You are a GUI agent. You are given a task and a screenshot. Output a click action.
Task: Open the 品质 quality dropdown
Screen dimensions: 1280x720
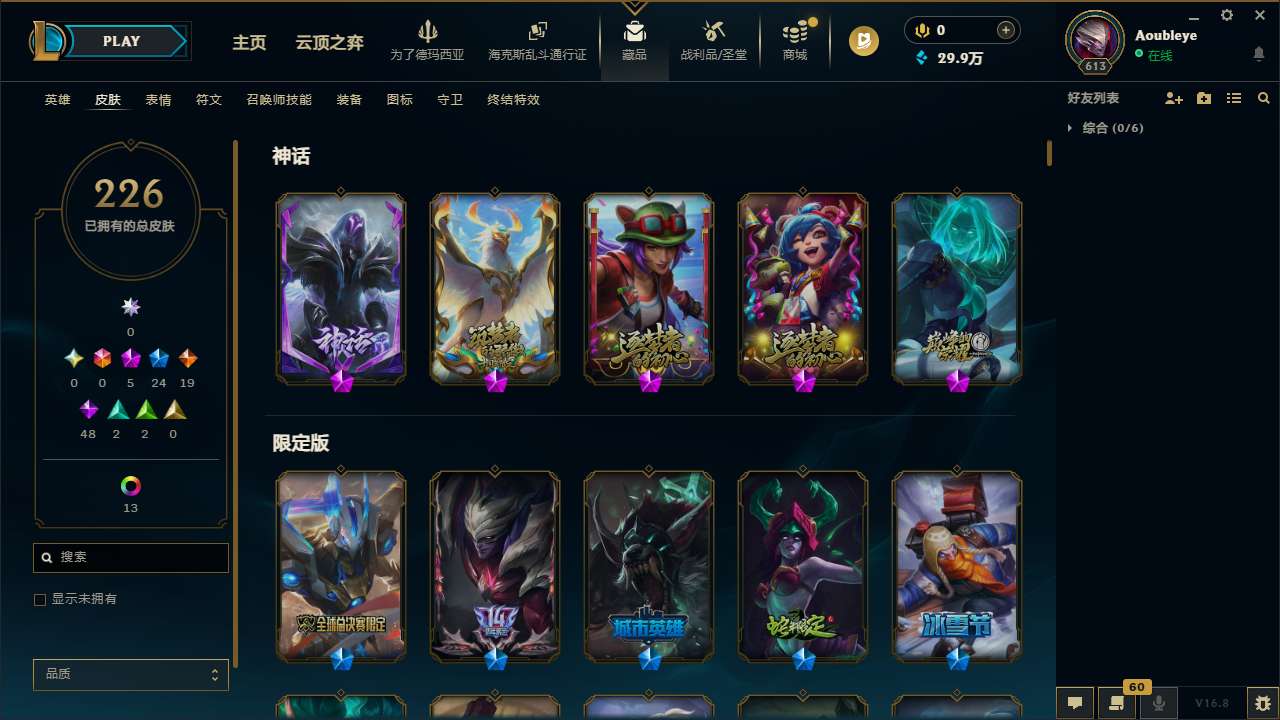[130, 674]
